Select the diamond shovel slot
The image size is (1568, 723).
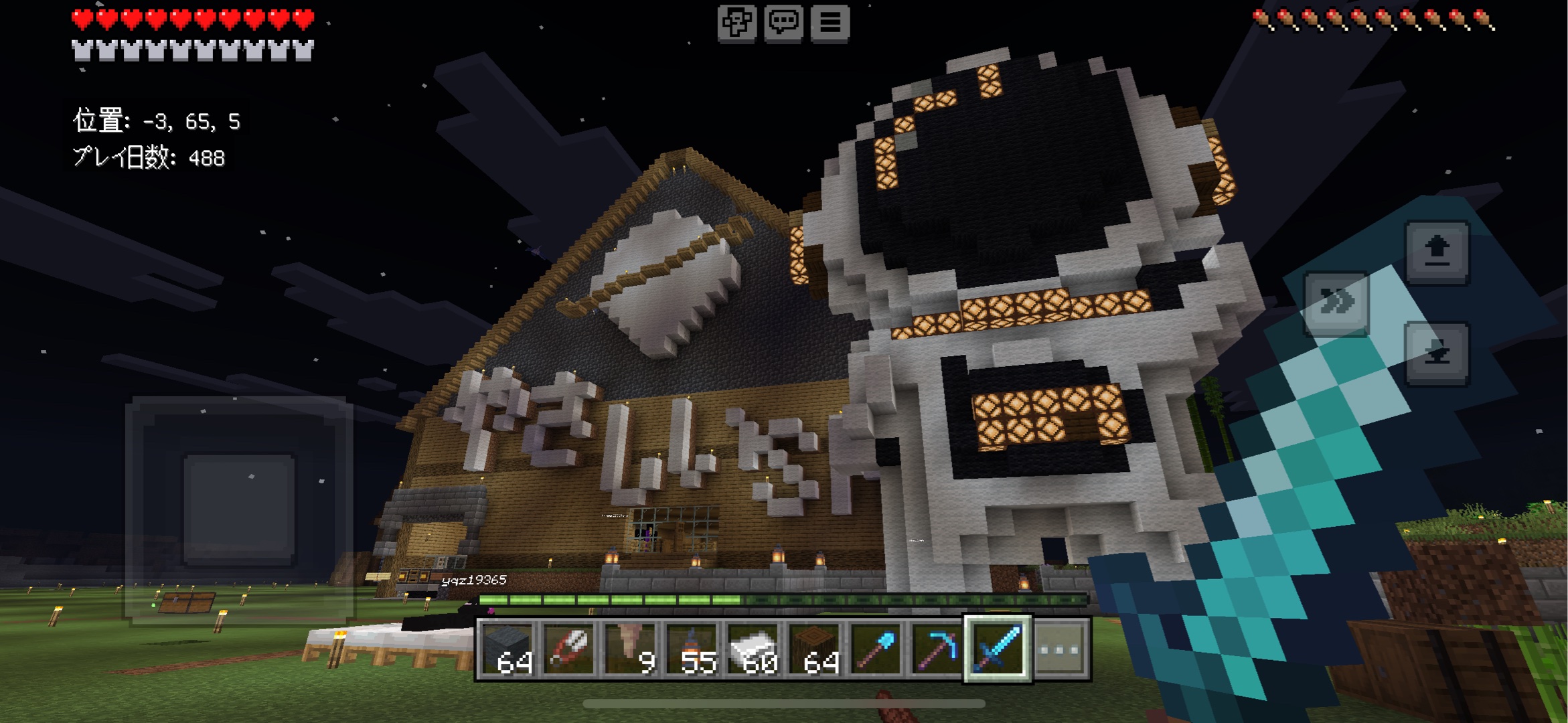[876, 648]
